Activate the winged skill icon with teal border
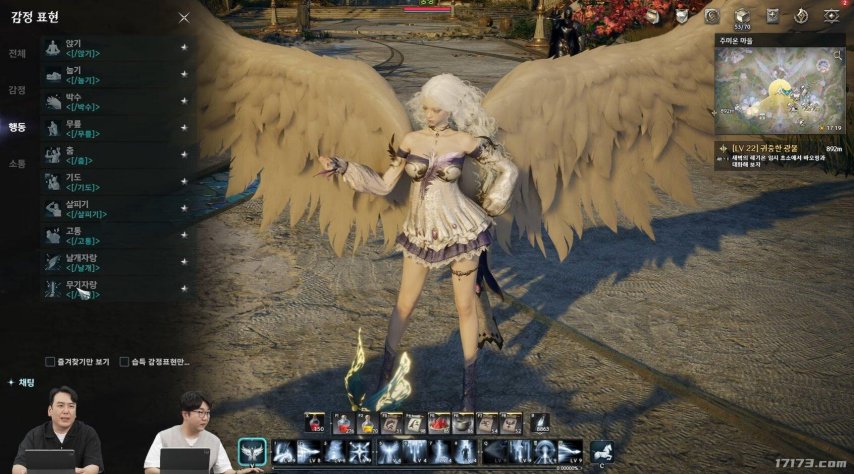Image resolution: width=854 pixels, height=474 pixels. 252,452
